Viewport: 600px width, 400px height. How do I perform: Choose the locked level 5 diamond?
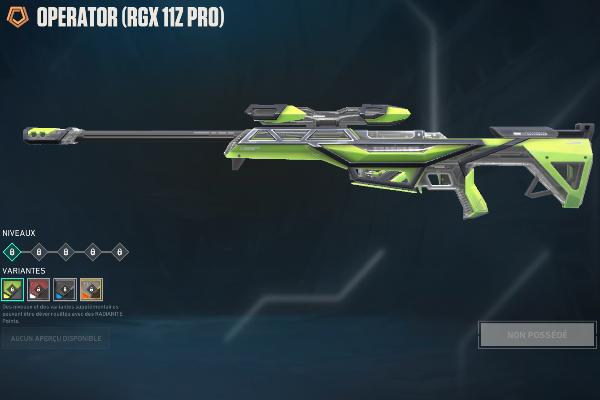[x=120, y=252]
